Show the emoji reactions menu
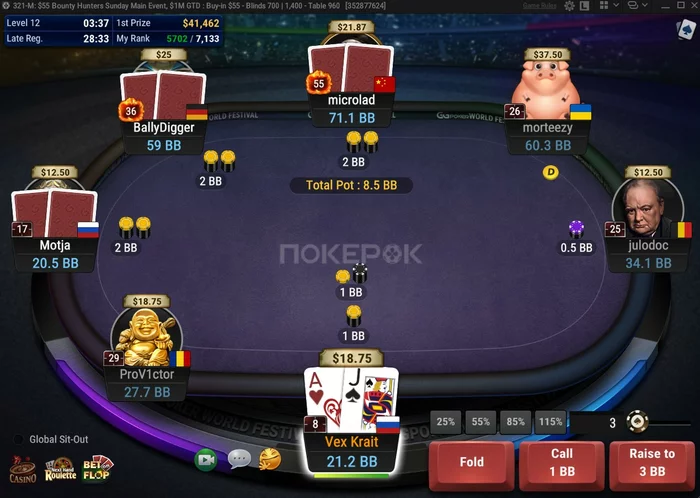The width and height of the screenshot is (700, 498). click(x=270, y=459)
